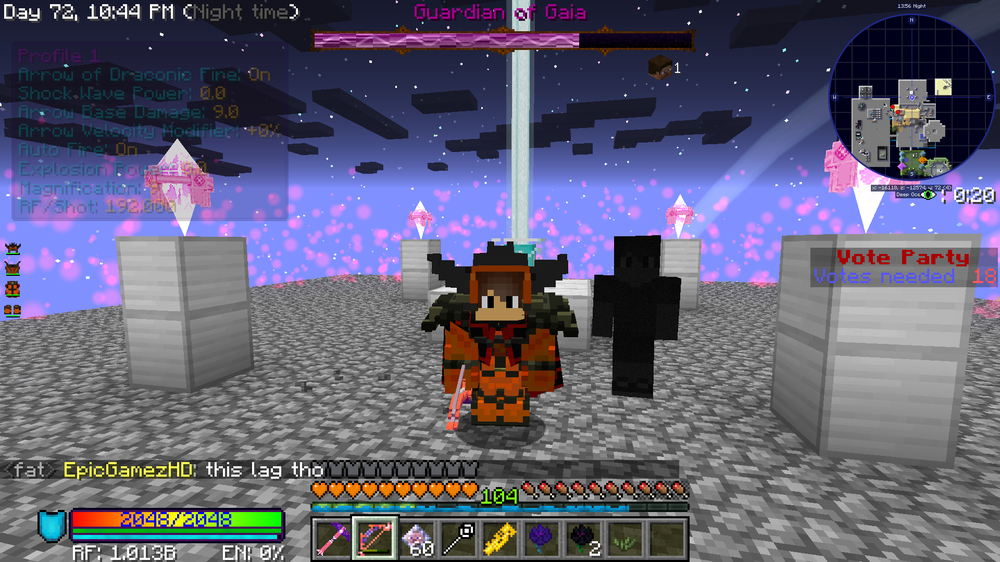This screenshot has width=1000, height=562.
Task: Select the single purple flower slot
Action: click(x=541, y=539)
